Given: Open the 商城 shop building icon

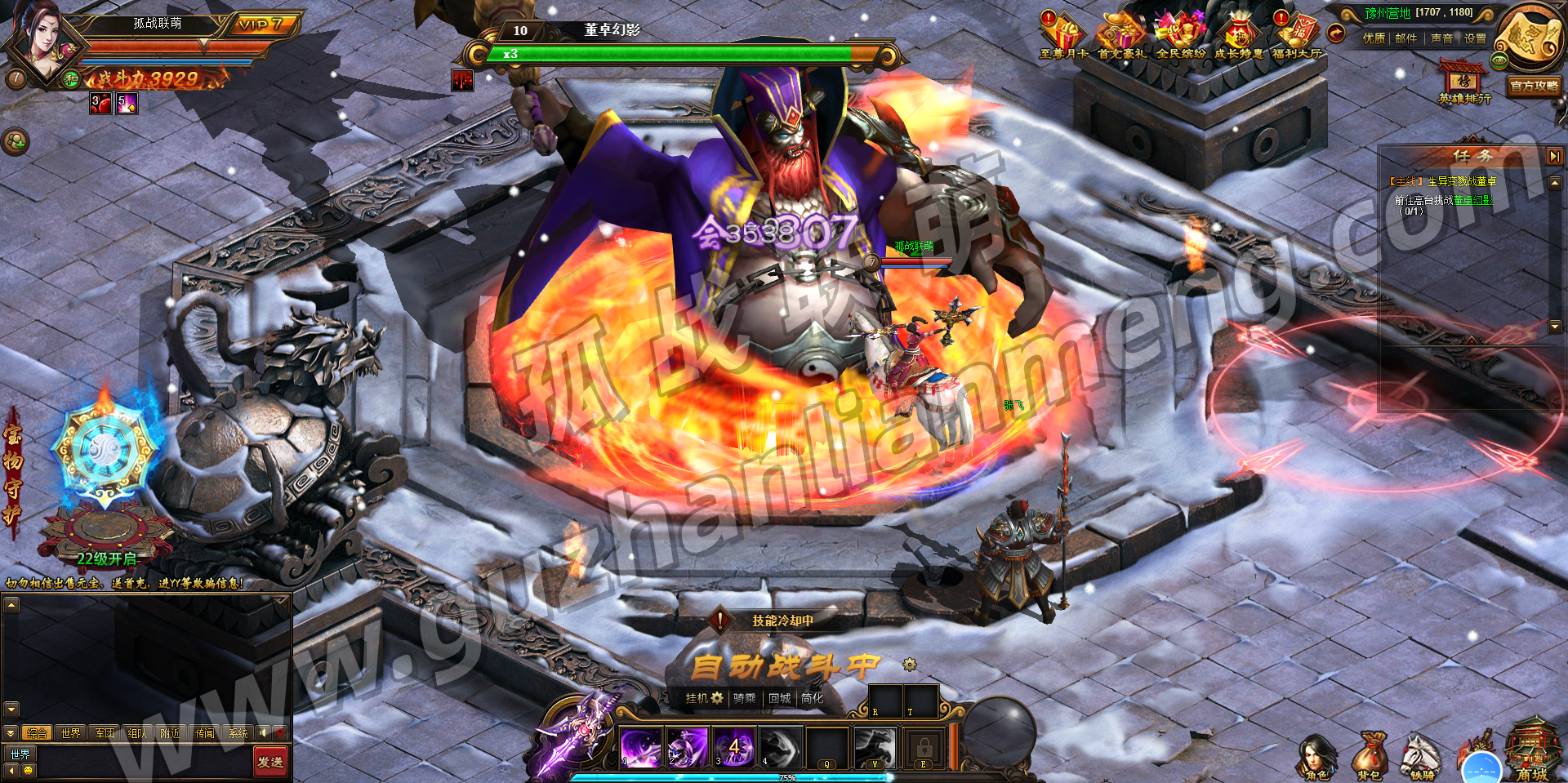Looking at the screenshot, I should [1531, 751].
